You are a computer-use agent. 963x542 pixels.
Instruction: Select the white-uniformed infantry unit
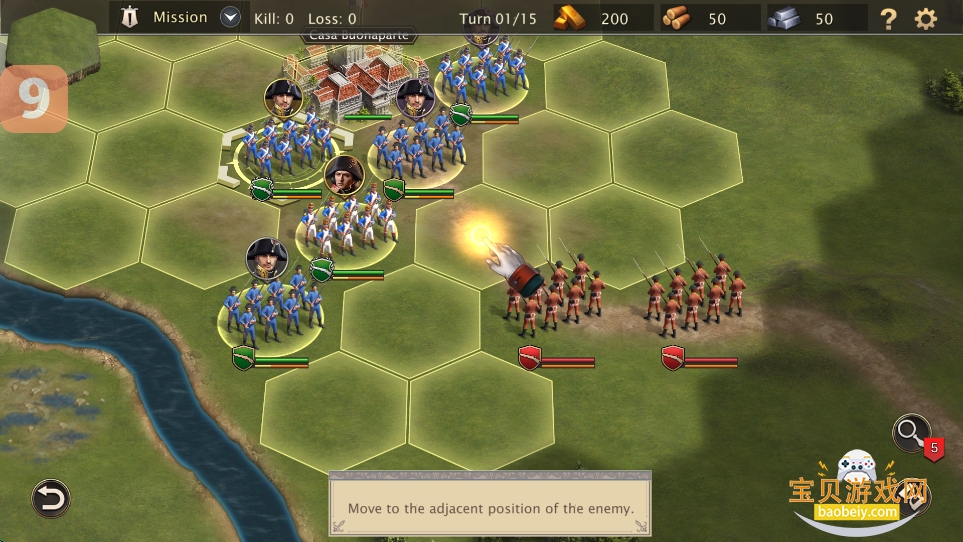346,225
